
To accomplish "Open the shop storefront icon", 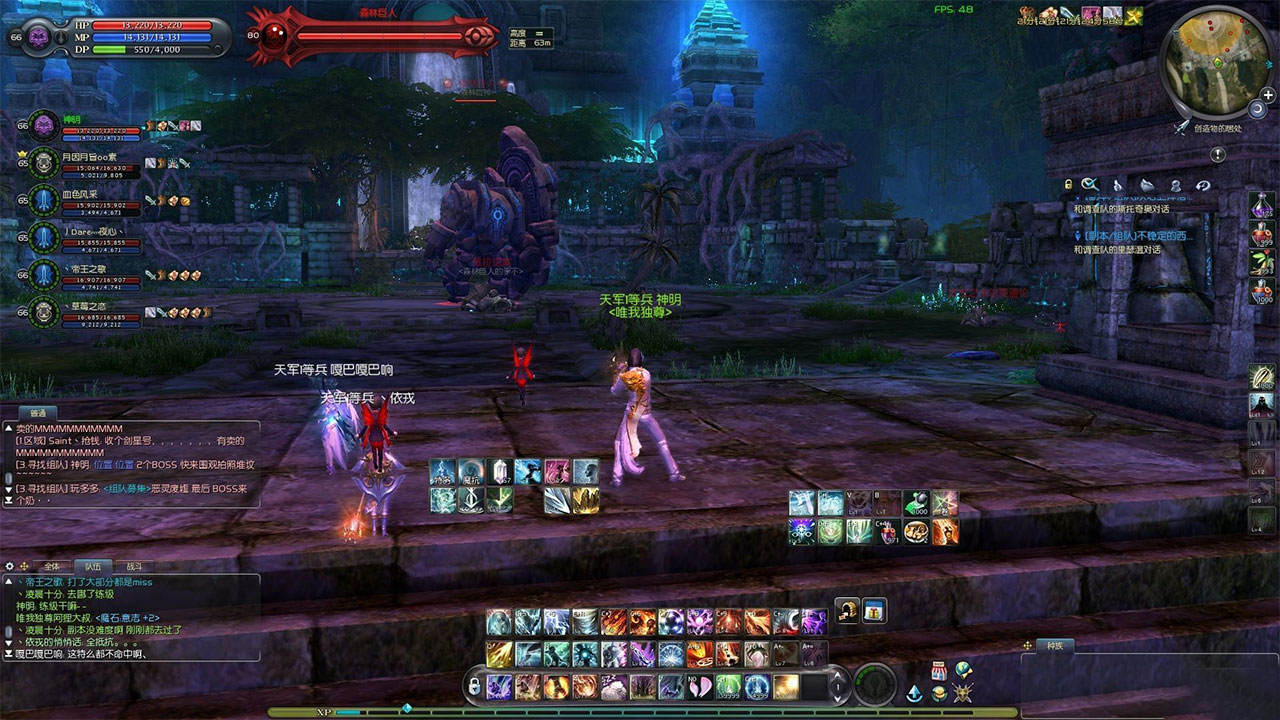I will coord(939,670).
